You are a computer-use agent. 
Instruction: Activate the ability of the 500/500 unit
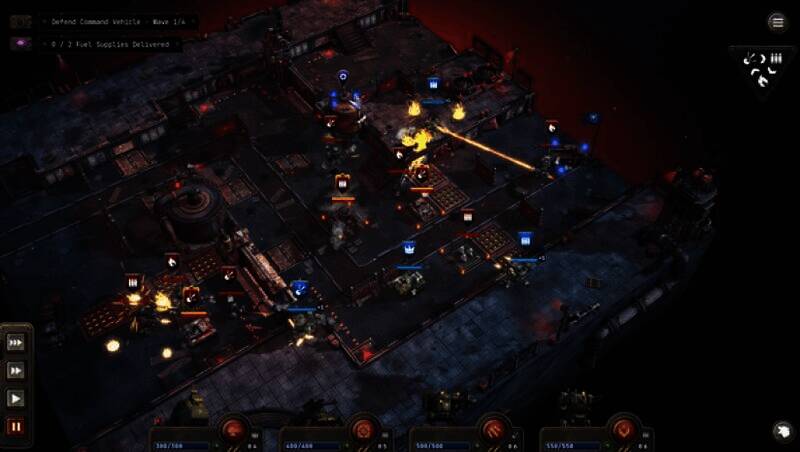(x=494, y=429)
